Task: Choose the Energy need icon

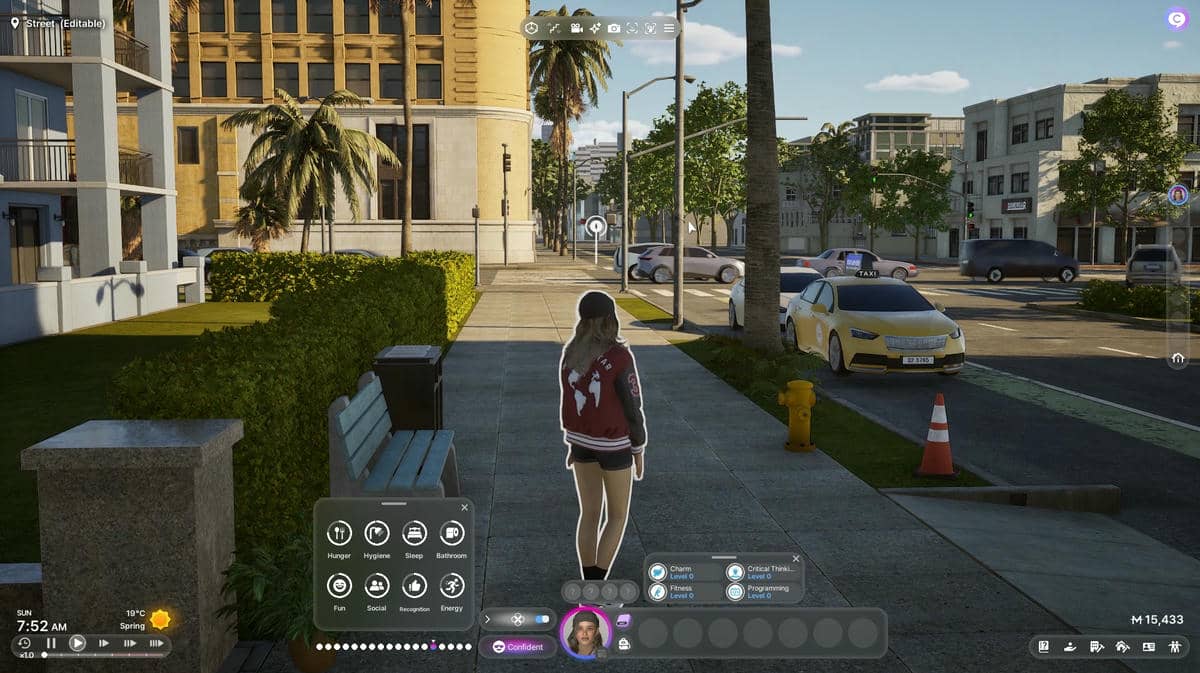Action: 451,586
